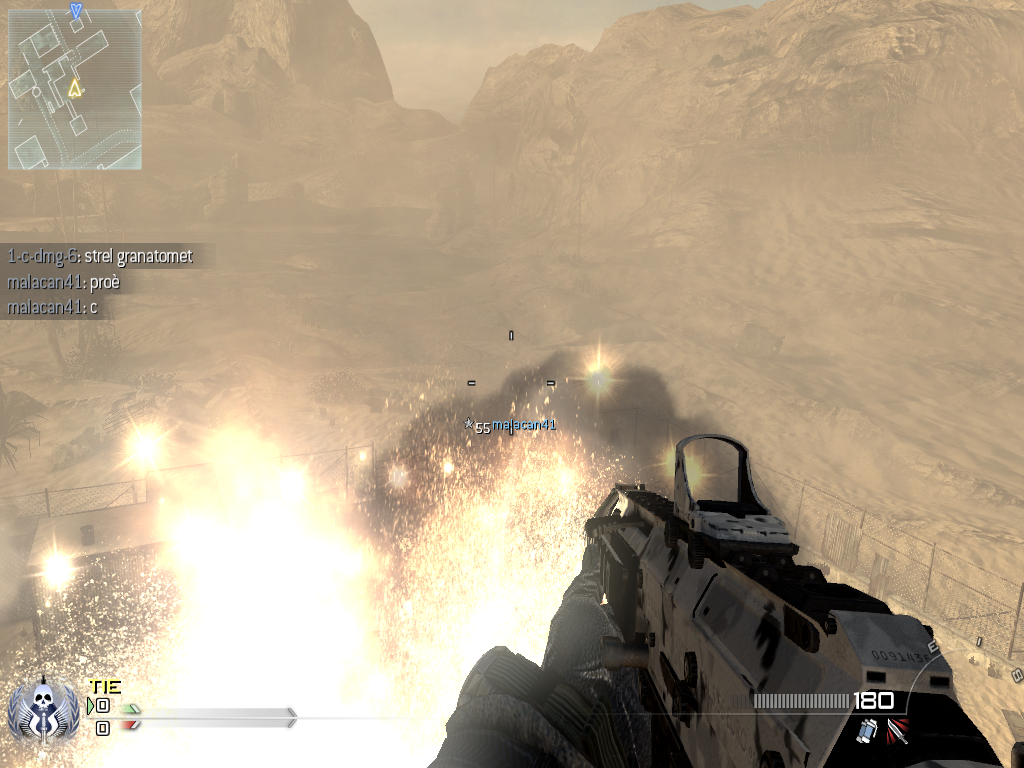Select the malacan41 player name tag
Viewport: 1024px width, 768px height.
(523, 425)
